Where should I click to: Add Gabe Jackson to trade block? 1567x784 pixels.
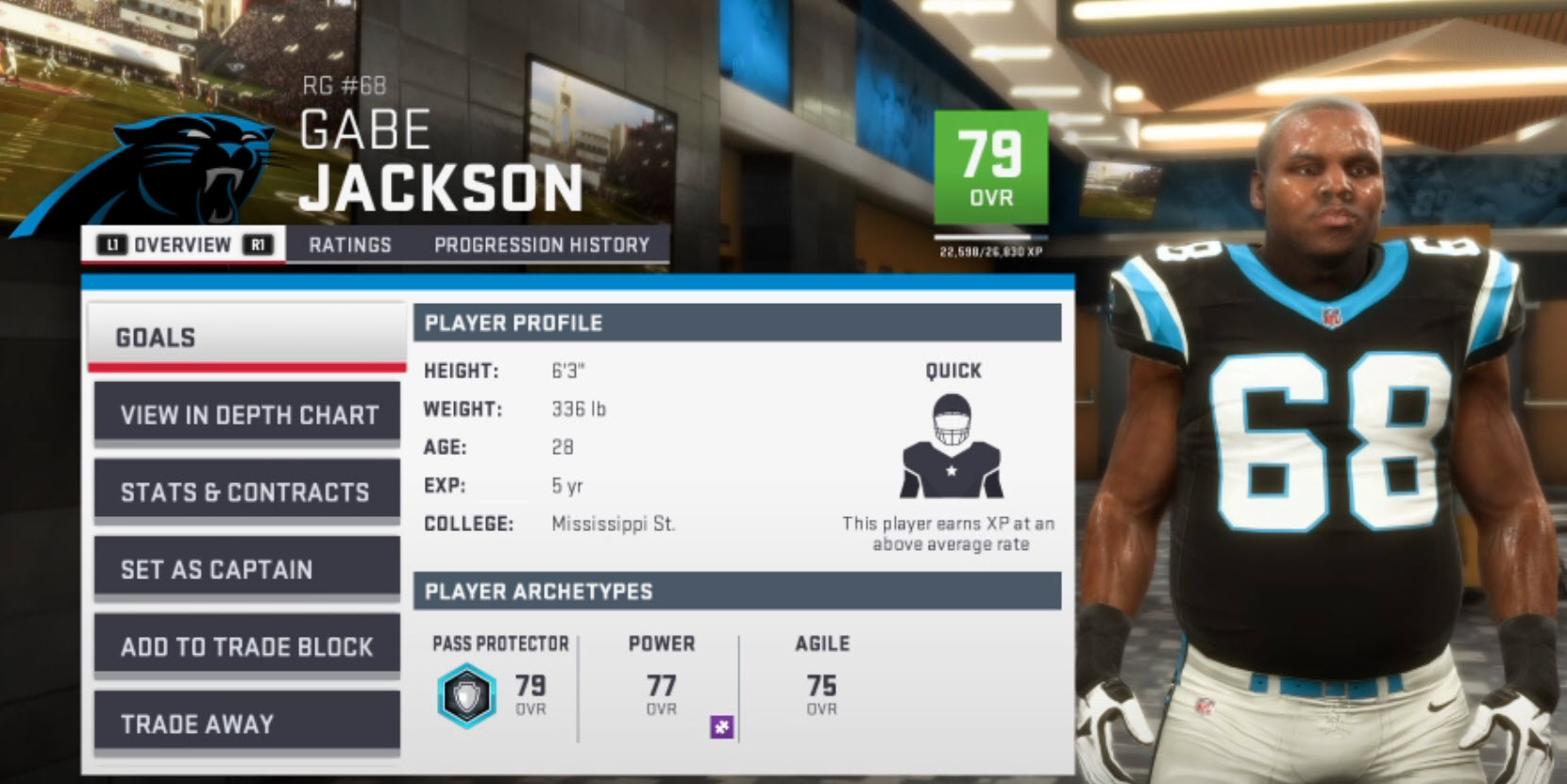point(245,647)
